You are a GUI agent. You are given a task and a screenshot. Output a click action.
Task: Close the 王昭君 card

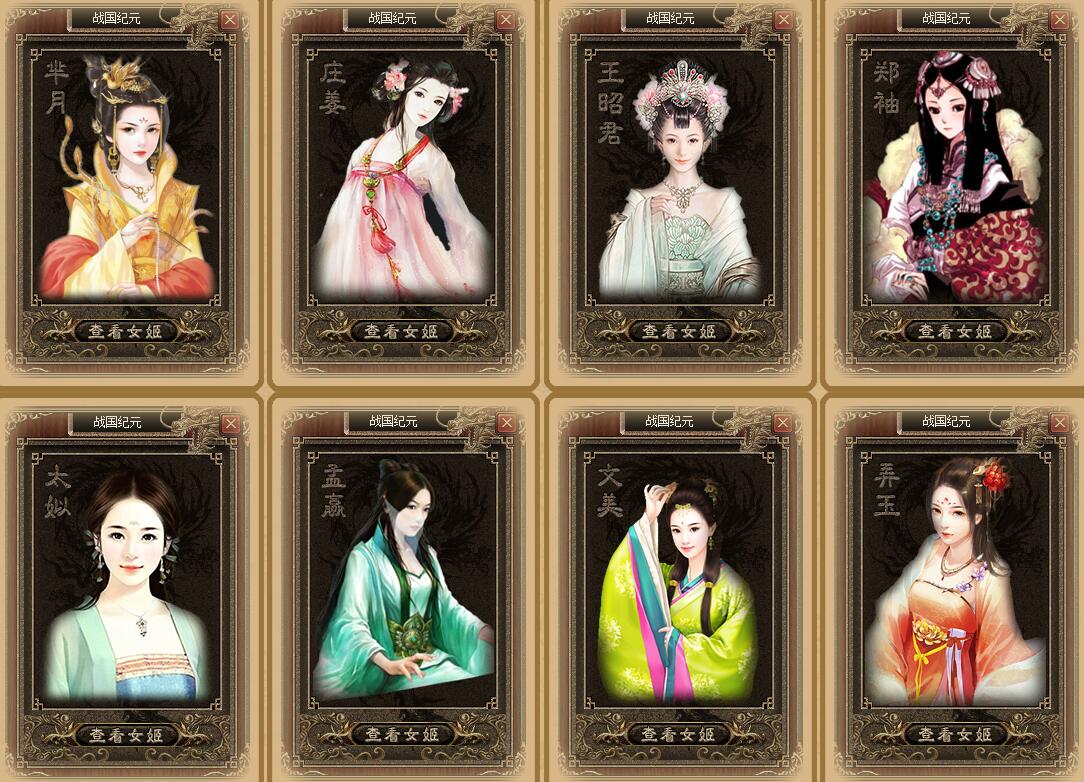[x=783, y=19]
